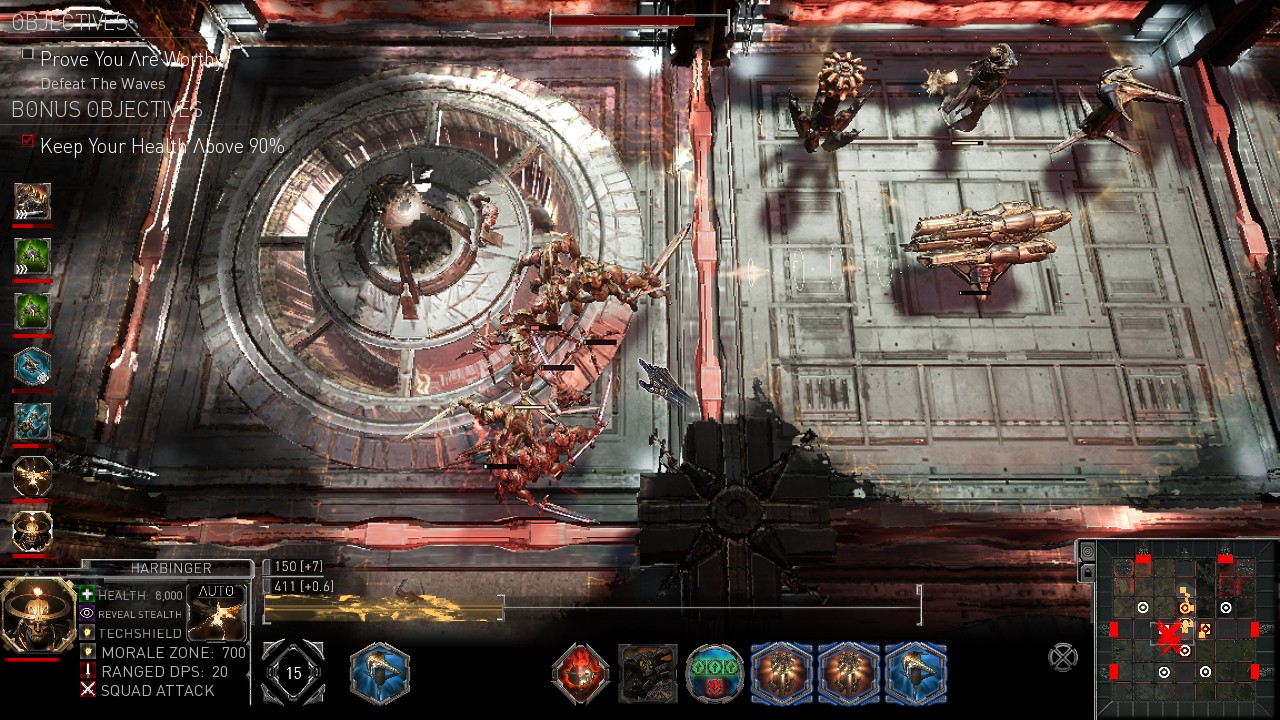Check the Prove You Are Worthy objective checkbox

(x=25, y=57)
